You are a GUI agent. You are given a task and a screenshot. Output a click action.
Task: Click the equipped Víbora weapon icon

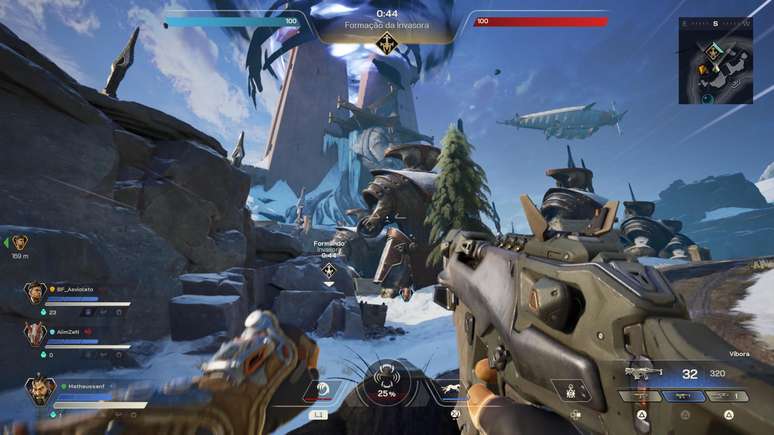point(644,373)
